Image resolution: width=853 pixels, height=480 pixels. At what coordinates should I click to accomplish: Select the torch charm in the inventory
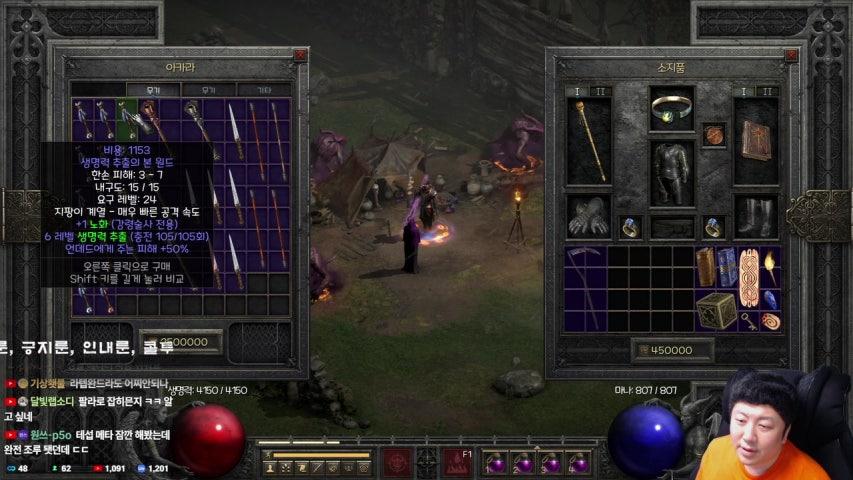coord(771,266)
